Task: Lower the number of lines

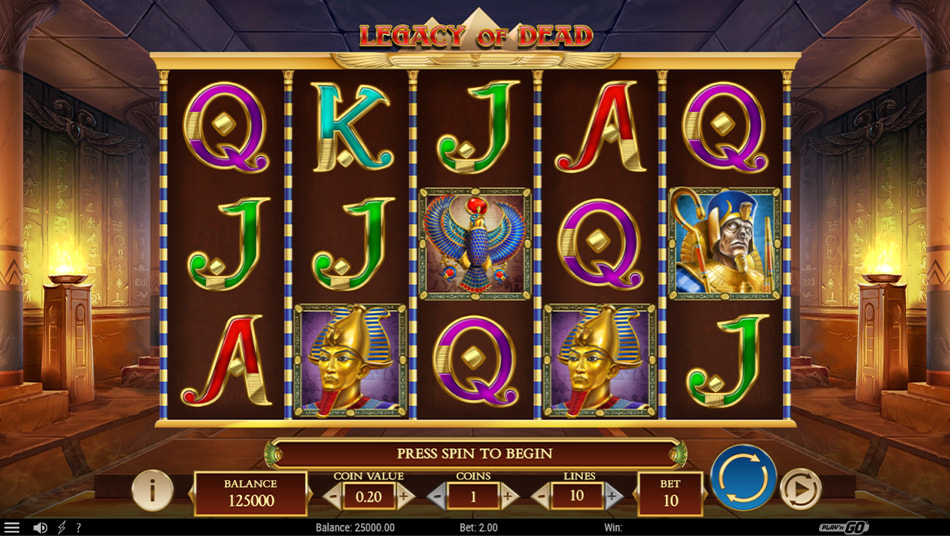Action: (541, 495)
